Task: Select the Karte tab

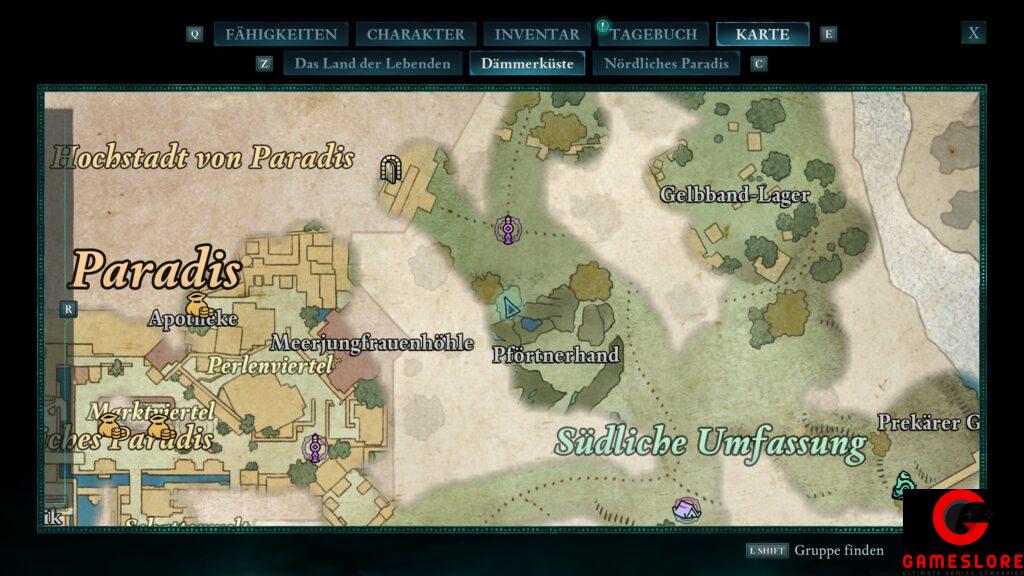Action: [762, 34]
